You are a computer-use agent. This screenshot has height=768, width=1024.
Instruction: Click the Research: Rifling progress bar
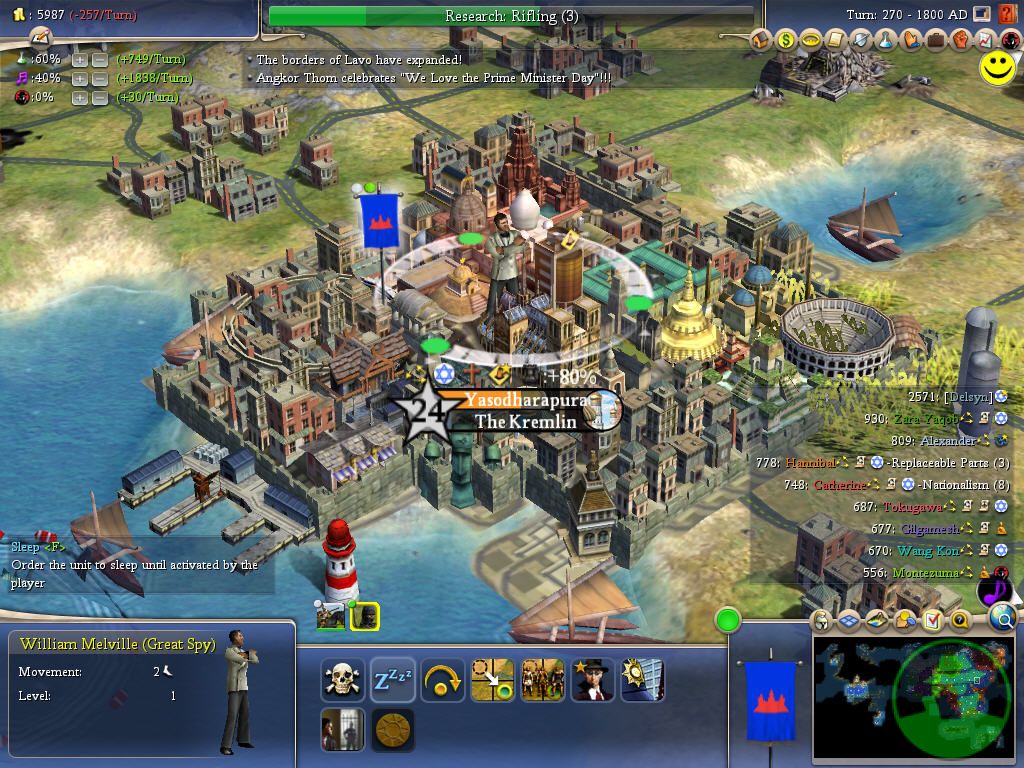coord(511,16)
